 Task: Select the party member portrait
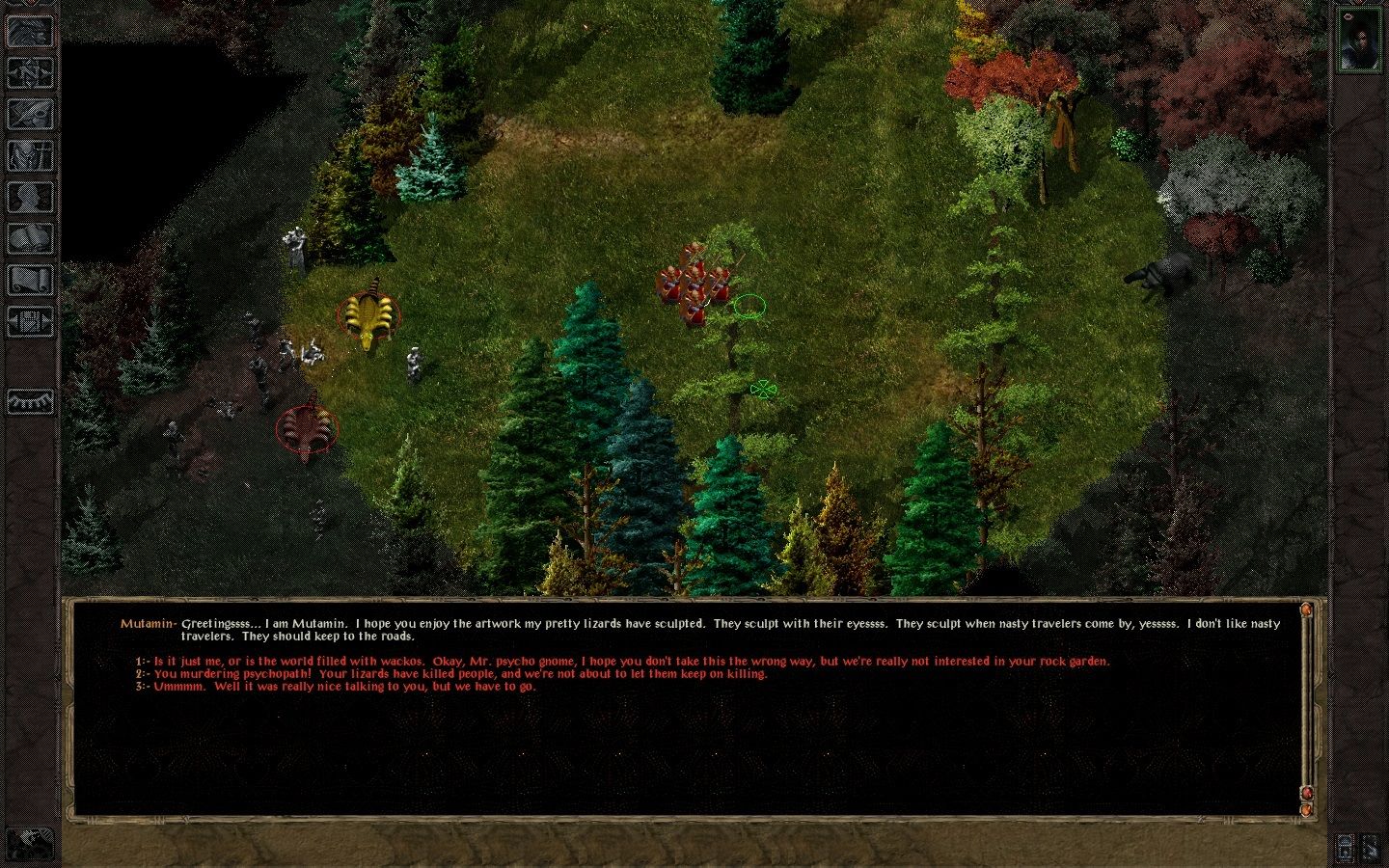click(x=1360, y=39)
